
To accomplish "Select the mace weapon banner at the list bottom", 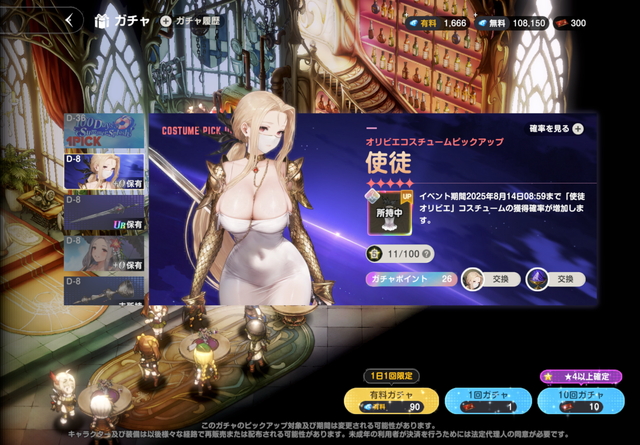I will pos(105,291).
